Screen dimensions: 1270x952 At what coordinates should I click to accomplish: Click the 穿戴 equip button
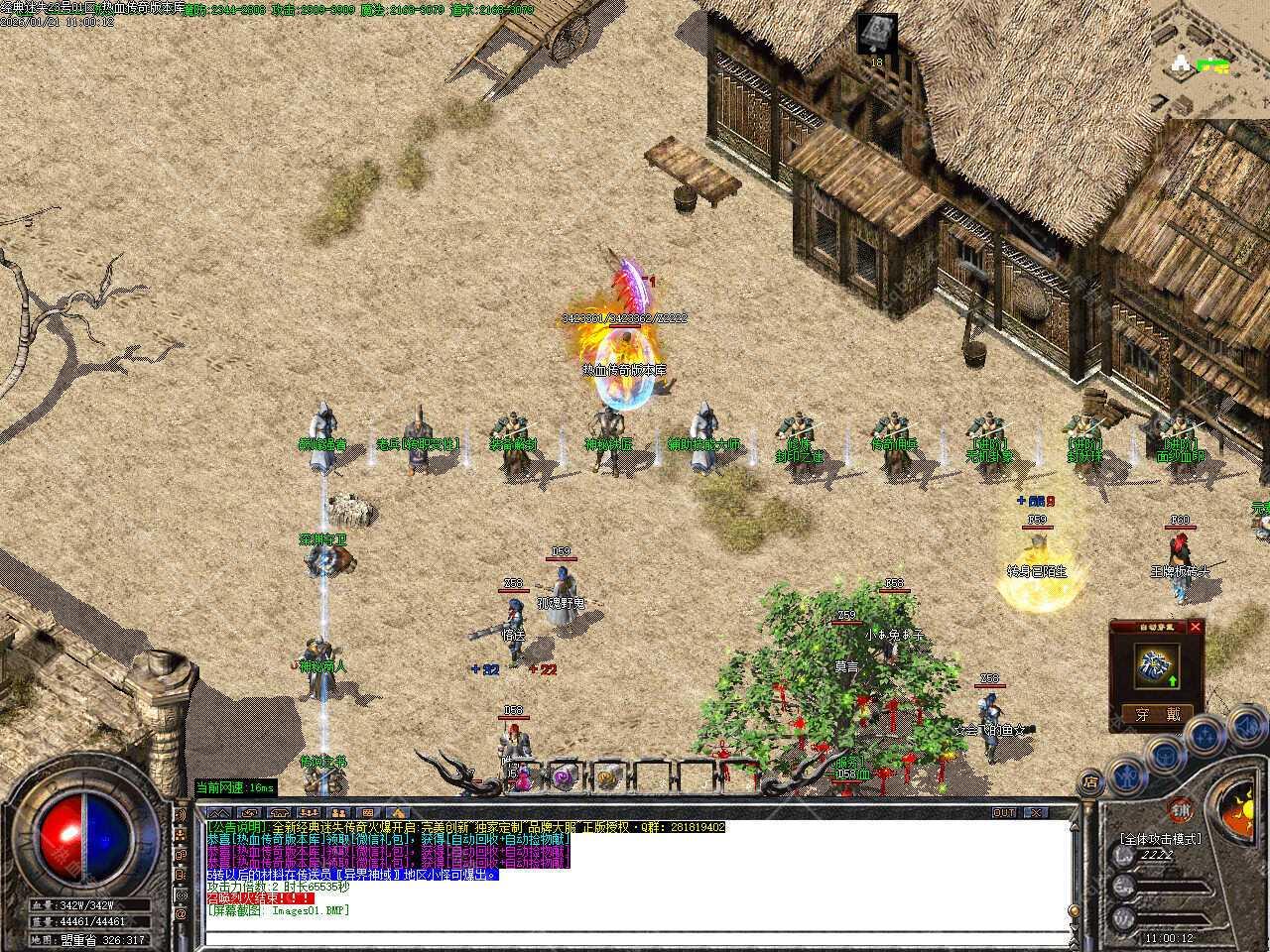(1157, 713)
